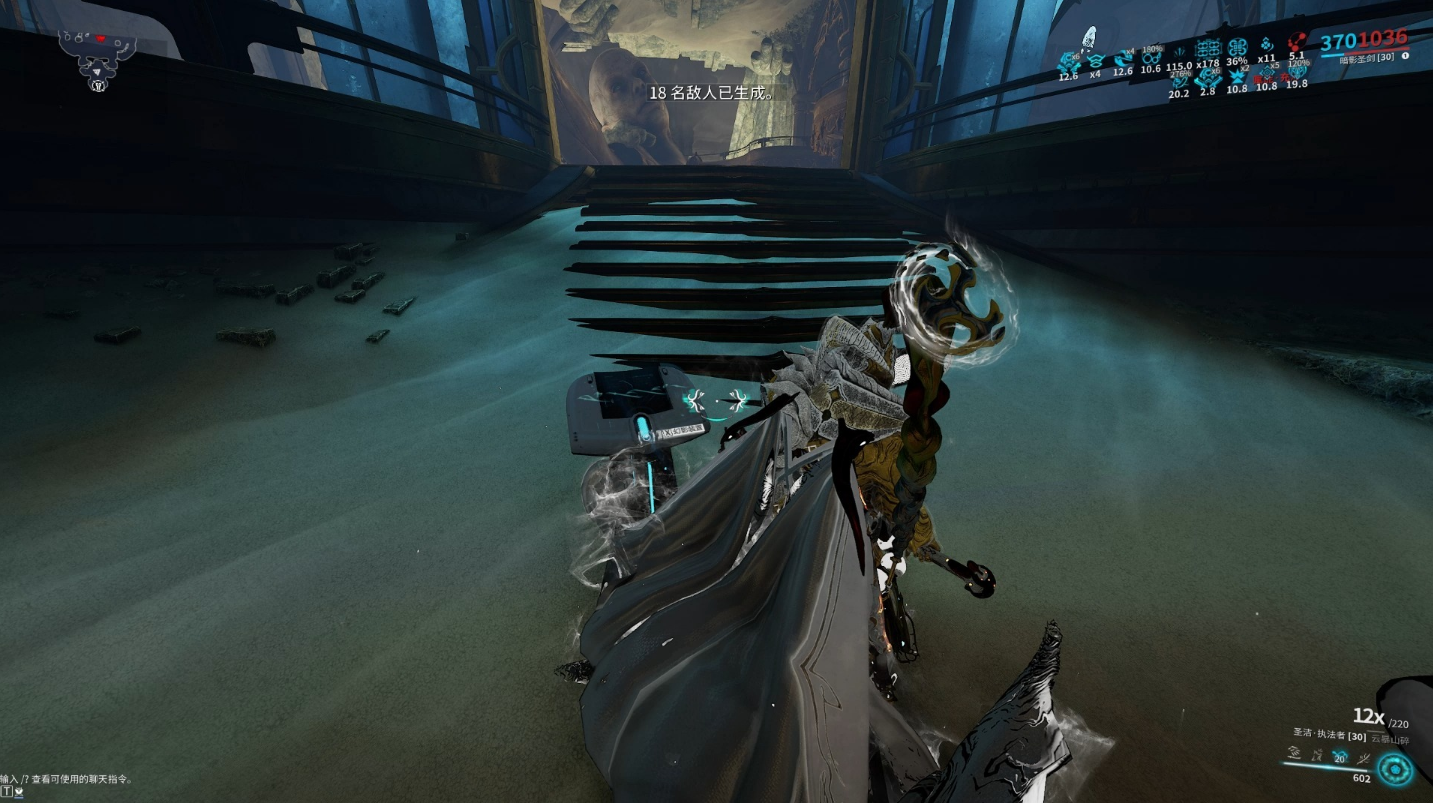Inspect the buff icon with timer 20.2
Image resolution: width=1433 pixels, height=803 pixels.
pos(1179,81)
